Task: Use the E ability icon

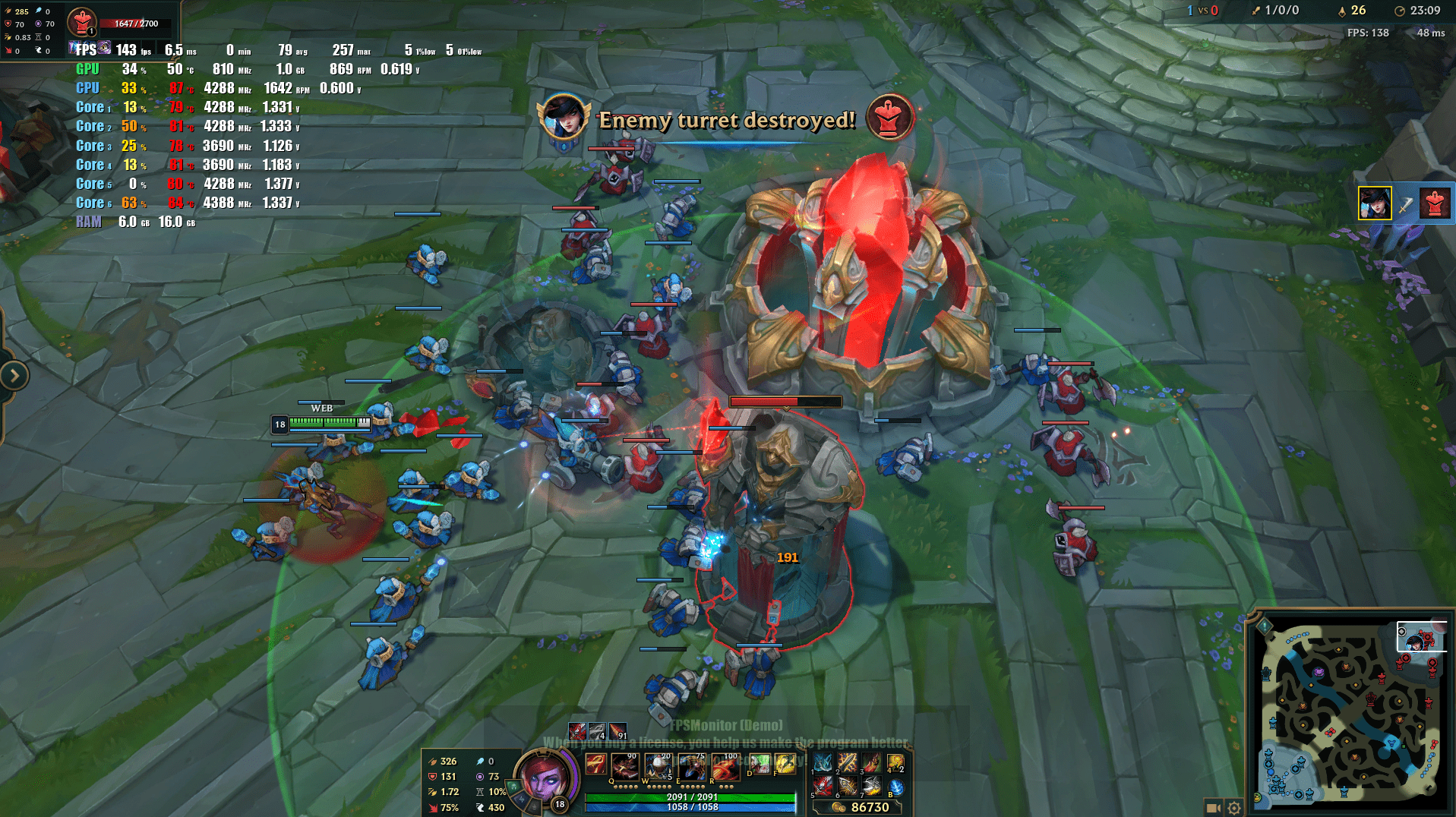Action: click(x=691, y=766)
